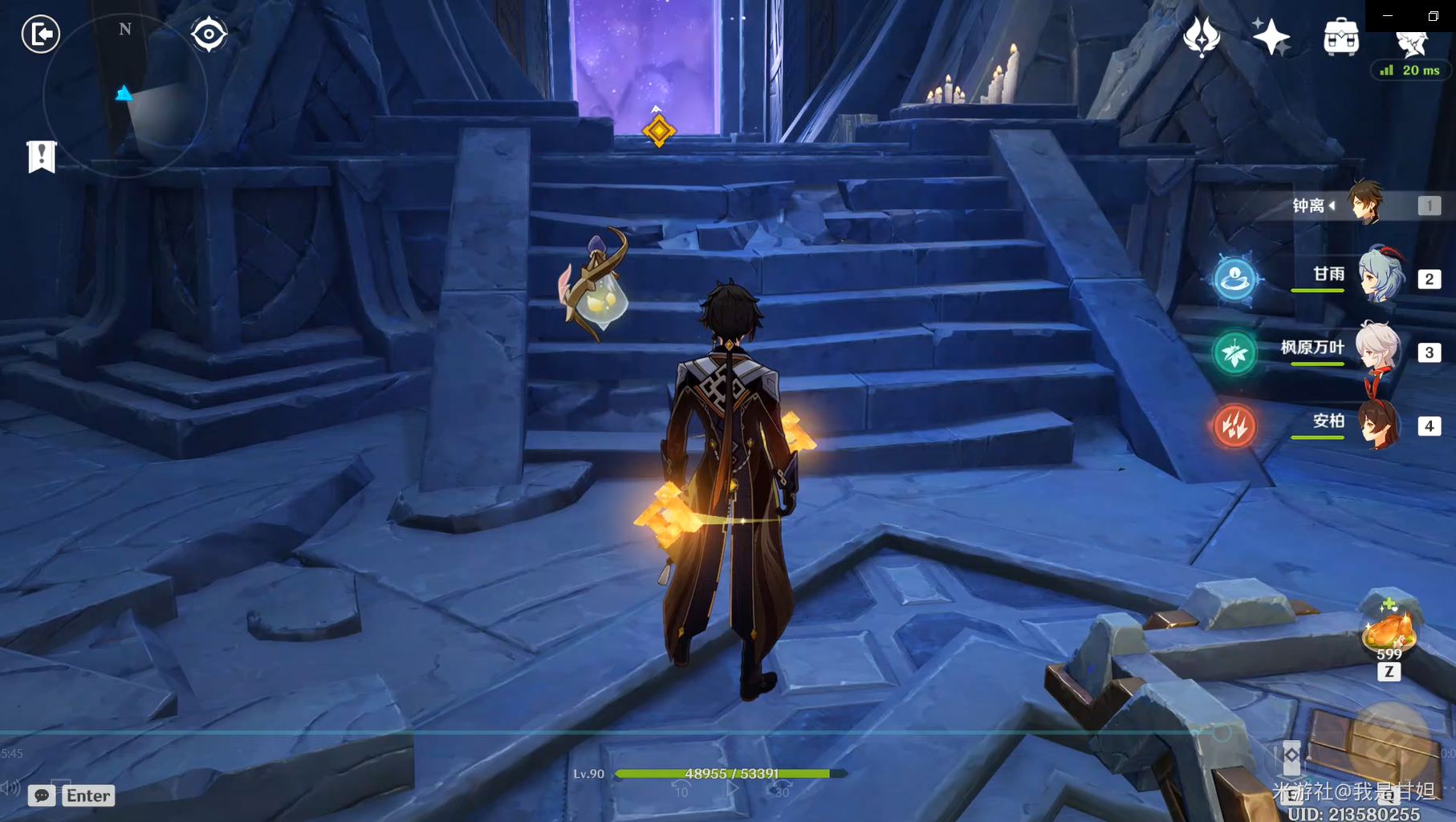Minimize the game window
The height and width of the screenshot is (822, 1456).
[x=1388, y=15]
